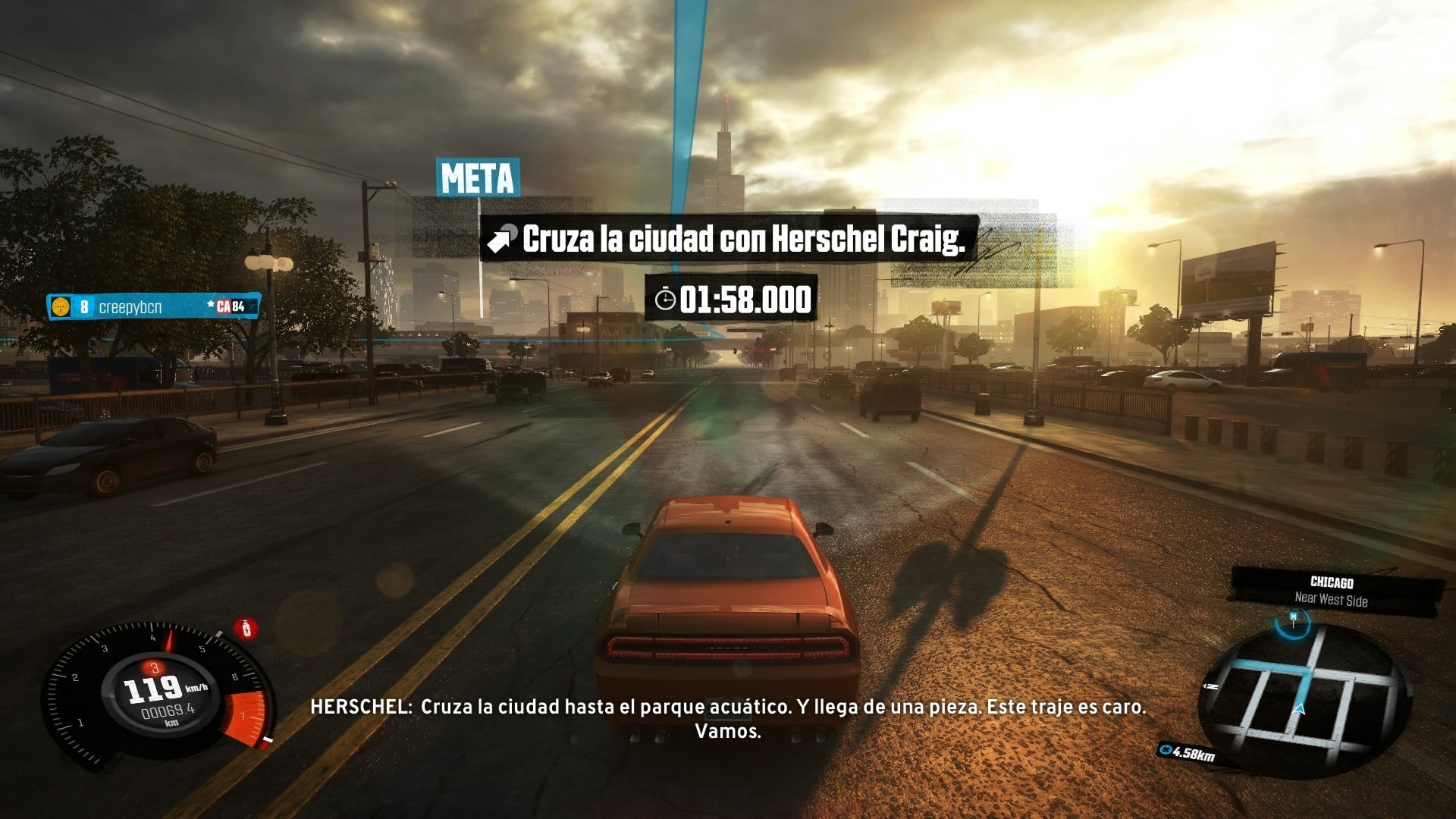Image resolution: width=1456 pixels, height=819 pixels.
Task: Click the Chicago Near West Side location label
Action: 1332,591
